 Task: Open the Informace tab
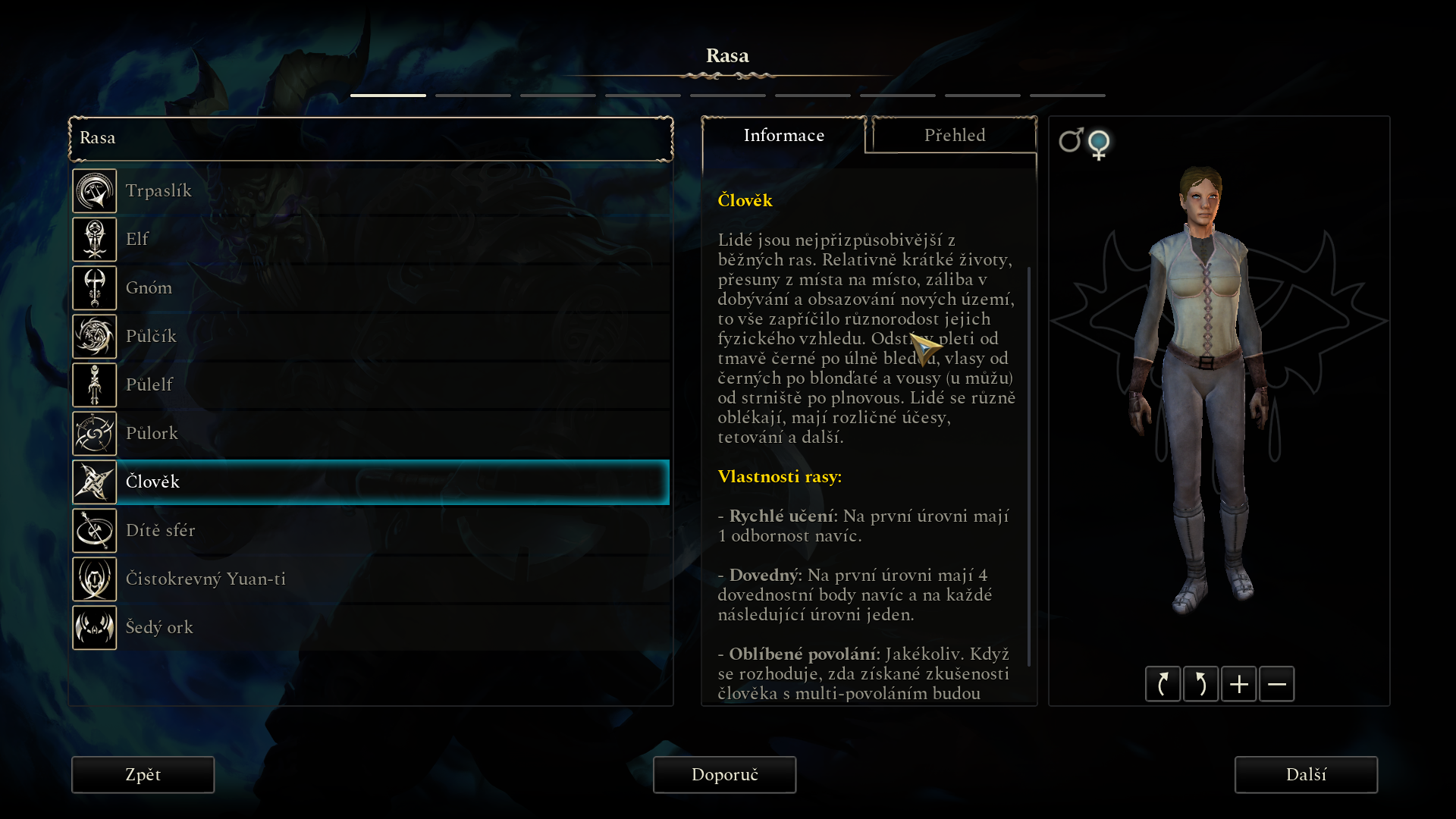coord(783,136)
